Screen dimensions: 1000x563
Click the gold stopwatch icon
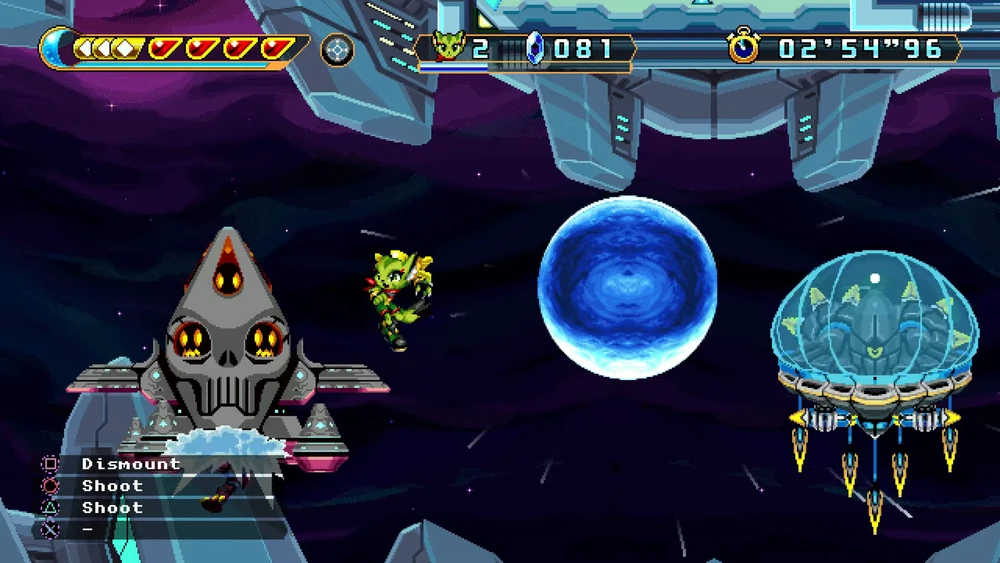[x=744, y=46]
